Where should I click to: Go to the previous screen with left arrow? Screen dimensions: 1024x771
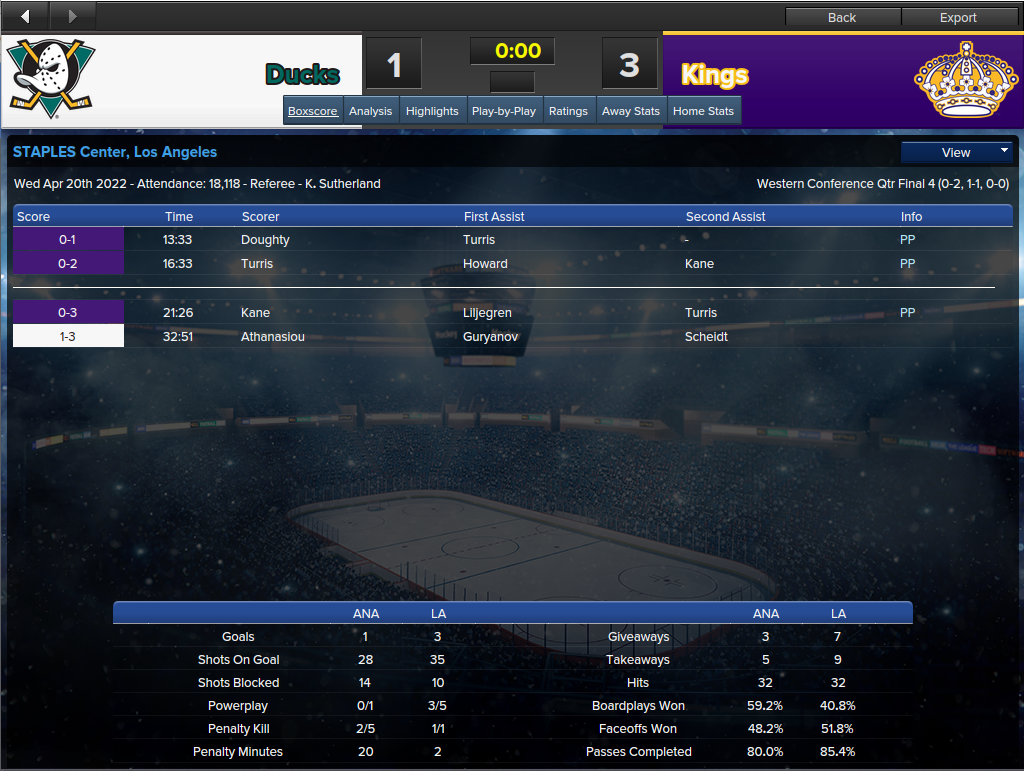(25, 16)
